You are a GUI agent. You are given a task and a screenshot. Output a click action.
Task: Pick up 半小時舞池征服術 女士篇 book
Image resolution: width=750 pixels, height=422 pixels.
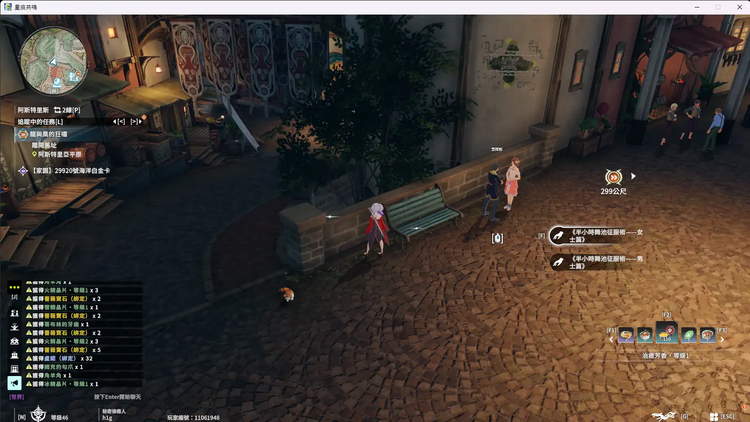(x=597, y=236)
